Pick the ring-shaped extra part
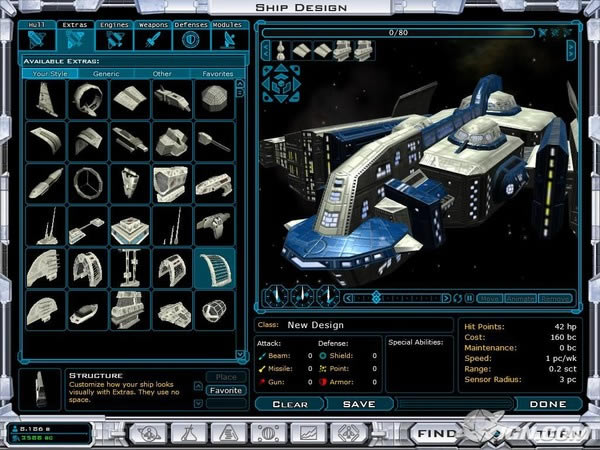The width and height of the screenshot is (600, 450). (x=87, y=98)
